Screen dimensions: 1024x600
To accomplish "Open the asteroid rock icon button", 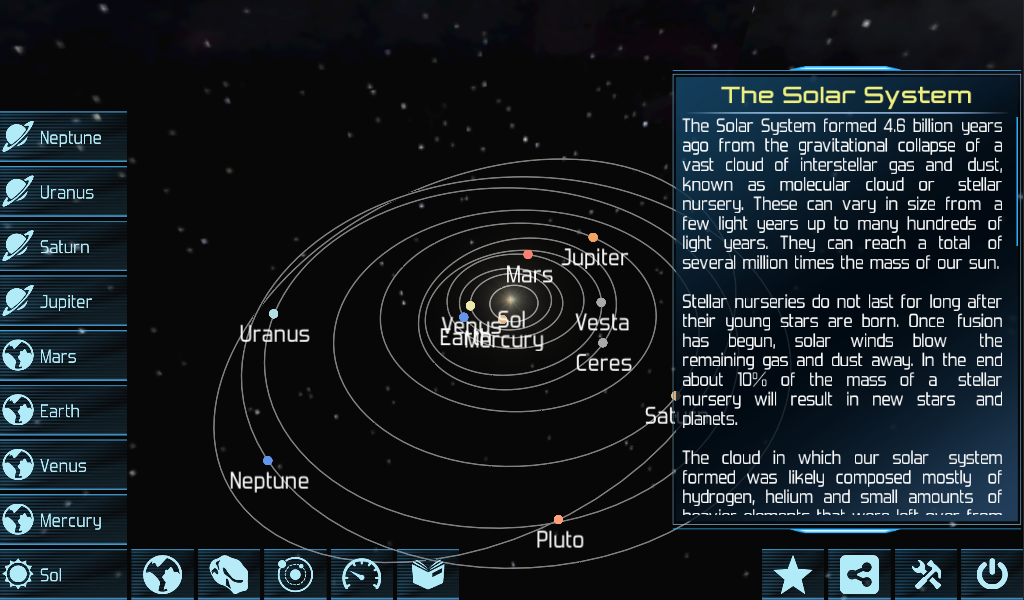I will point(229,575).
